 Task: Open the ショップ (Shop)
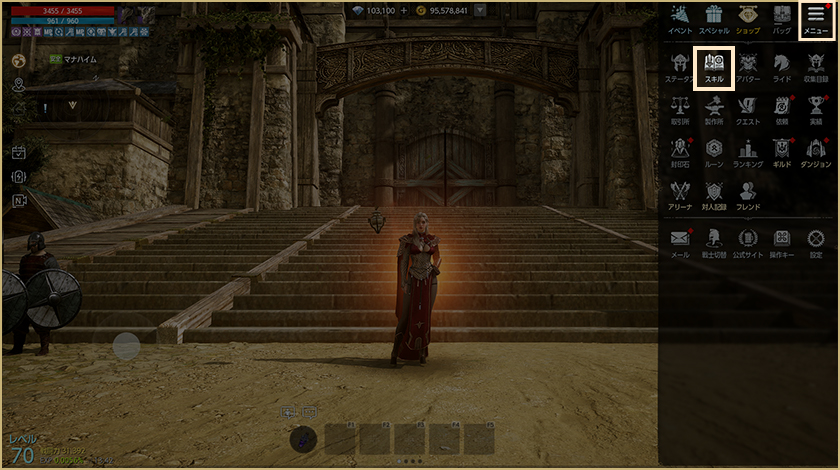748,19
